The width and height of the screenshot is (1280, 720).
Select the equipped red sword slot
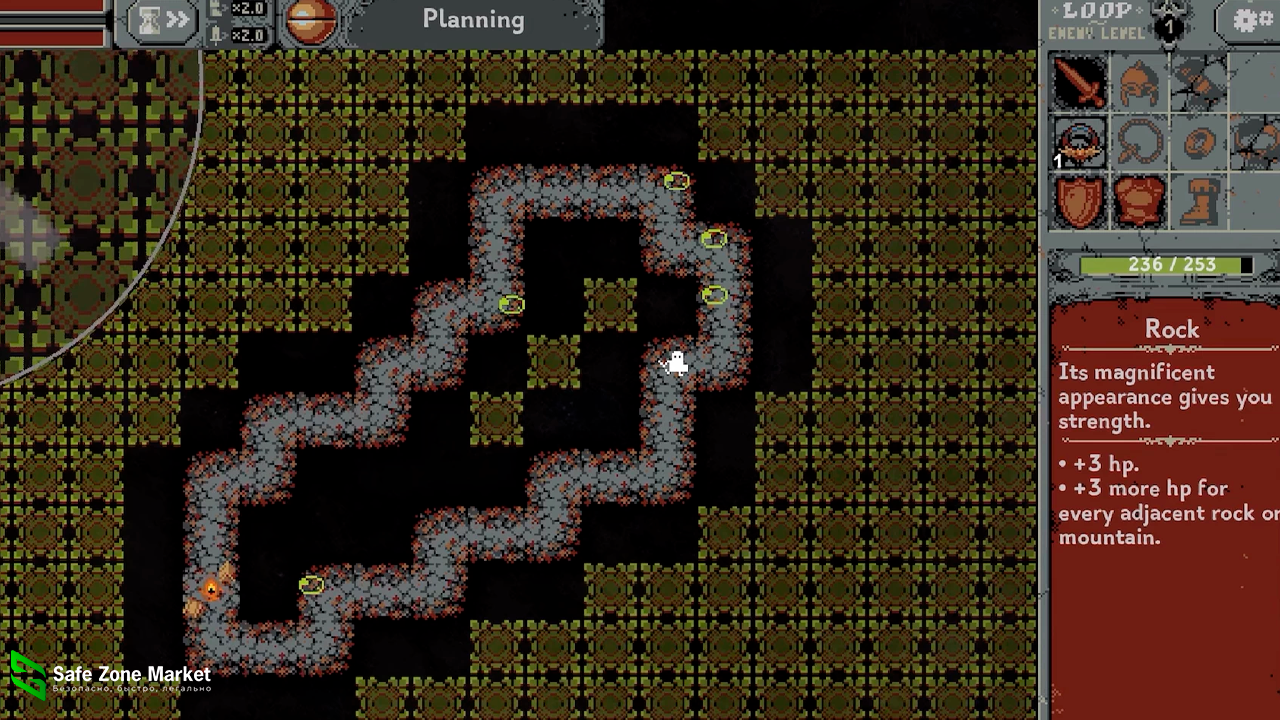point(1079,82)
